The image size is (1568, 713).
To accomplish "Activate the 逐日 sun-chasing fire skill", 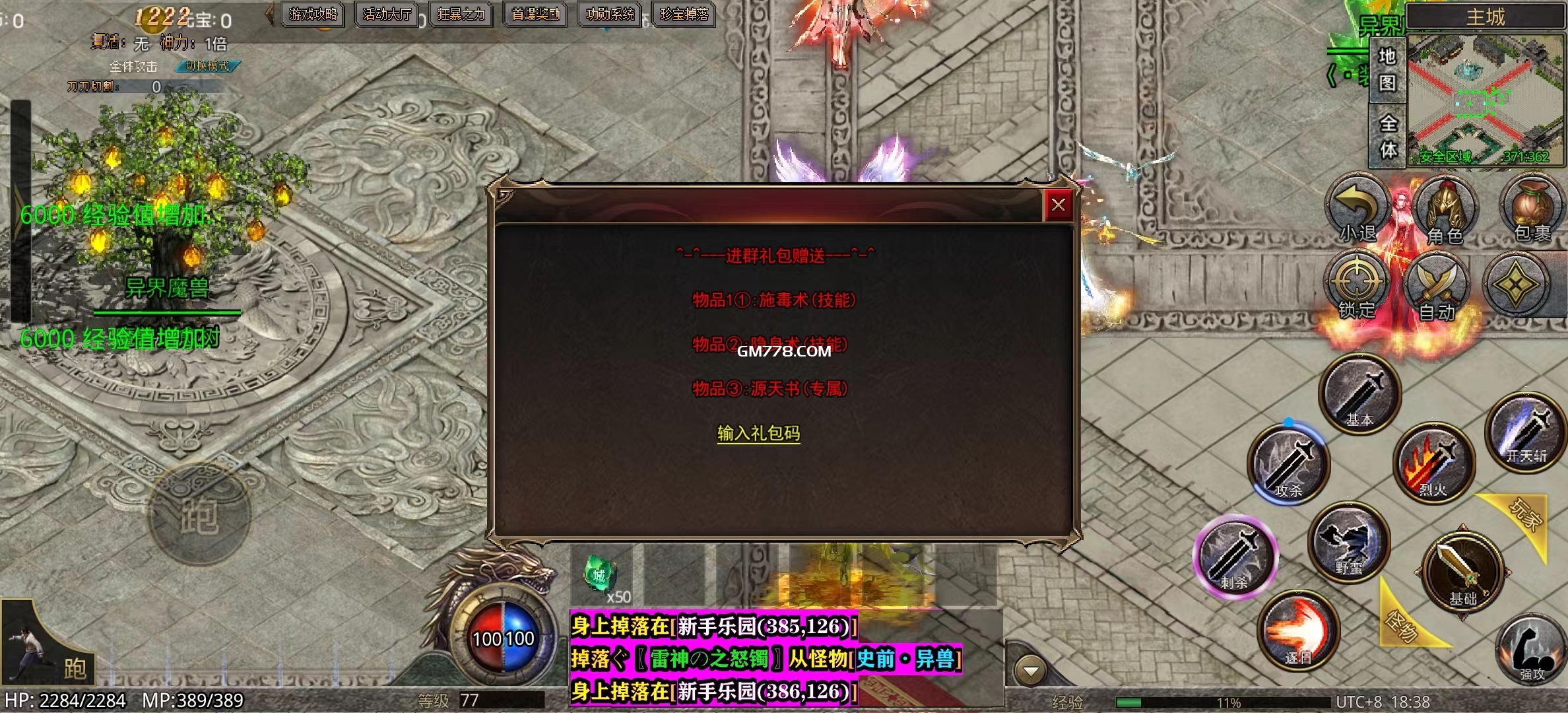I will coord(1299,630).
